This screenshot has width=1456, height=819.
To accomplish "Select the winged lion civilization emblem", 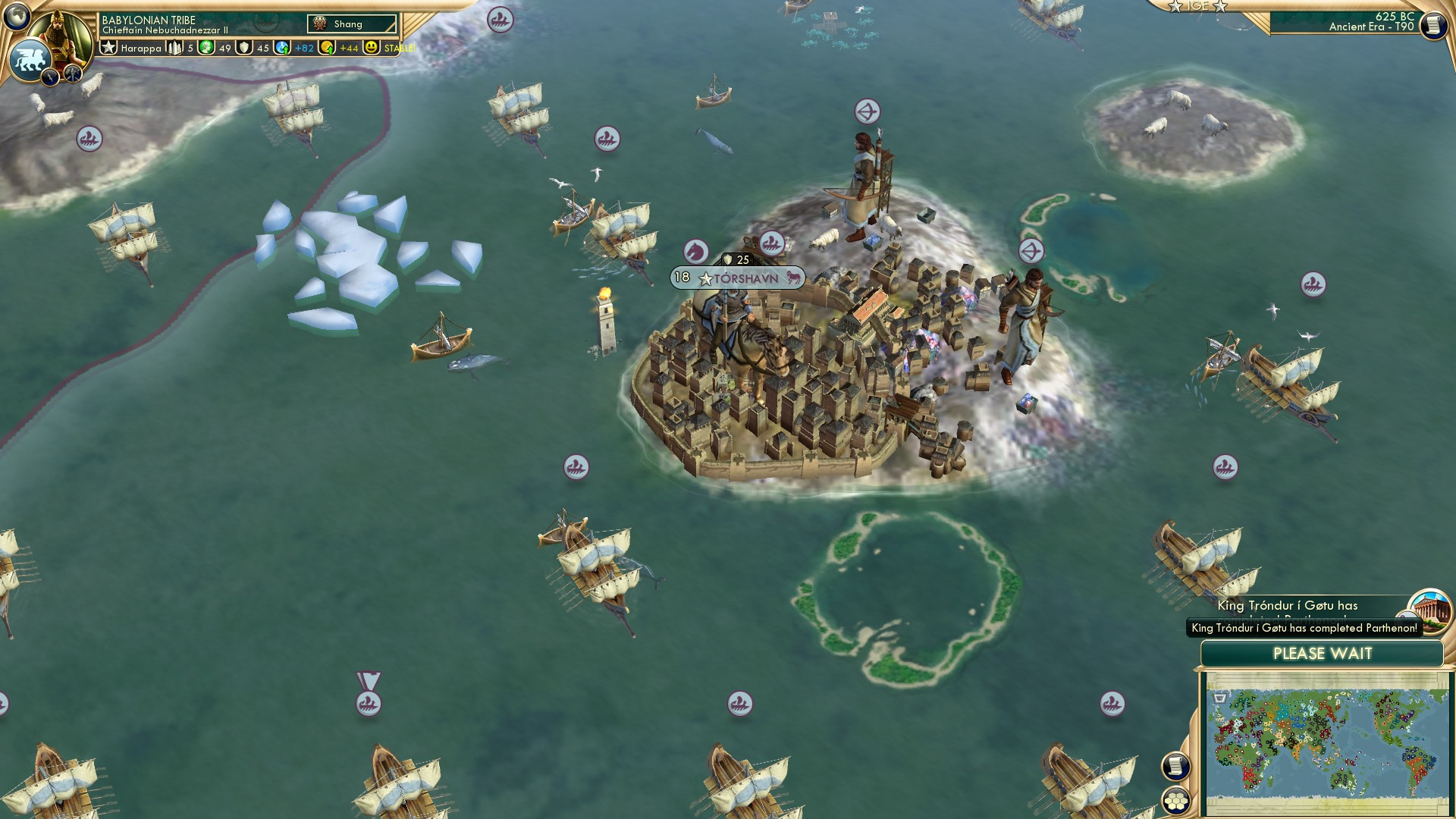I will click(30, 58).
